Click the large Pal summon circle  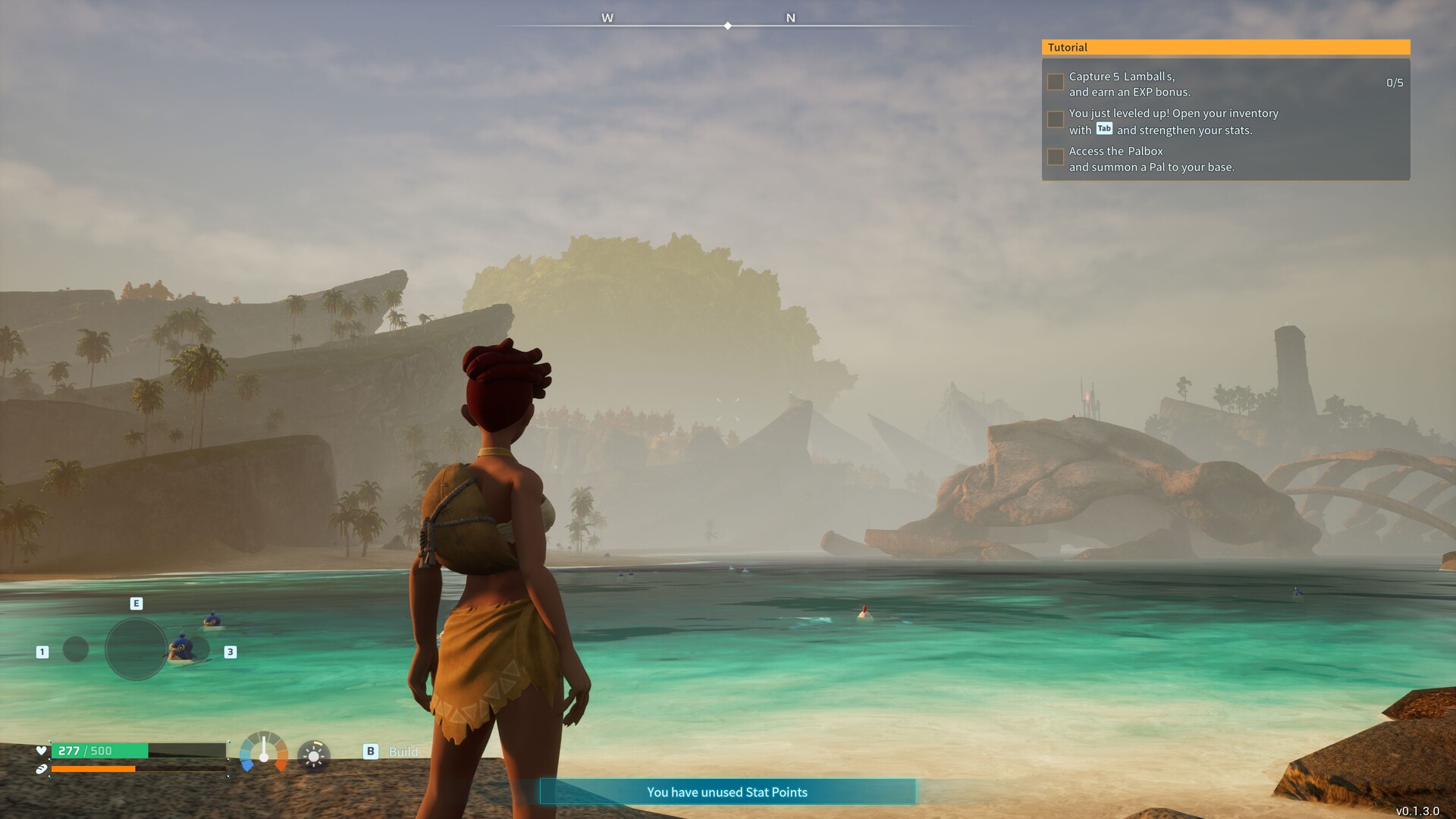pos(136,649)
